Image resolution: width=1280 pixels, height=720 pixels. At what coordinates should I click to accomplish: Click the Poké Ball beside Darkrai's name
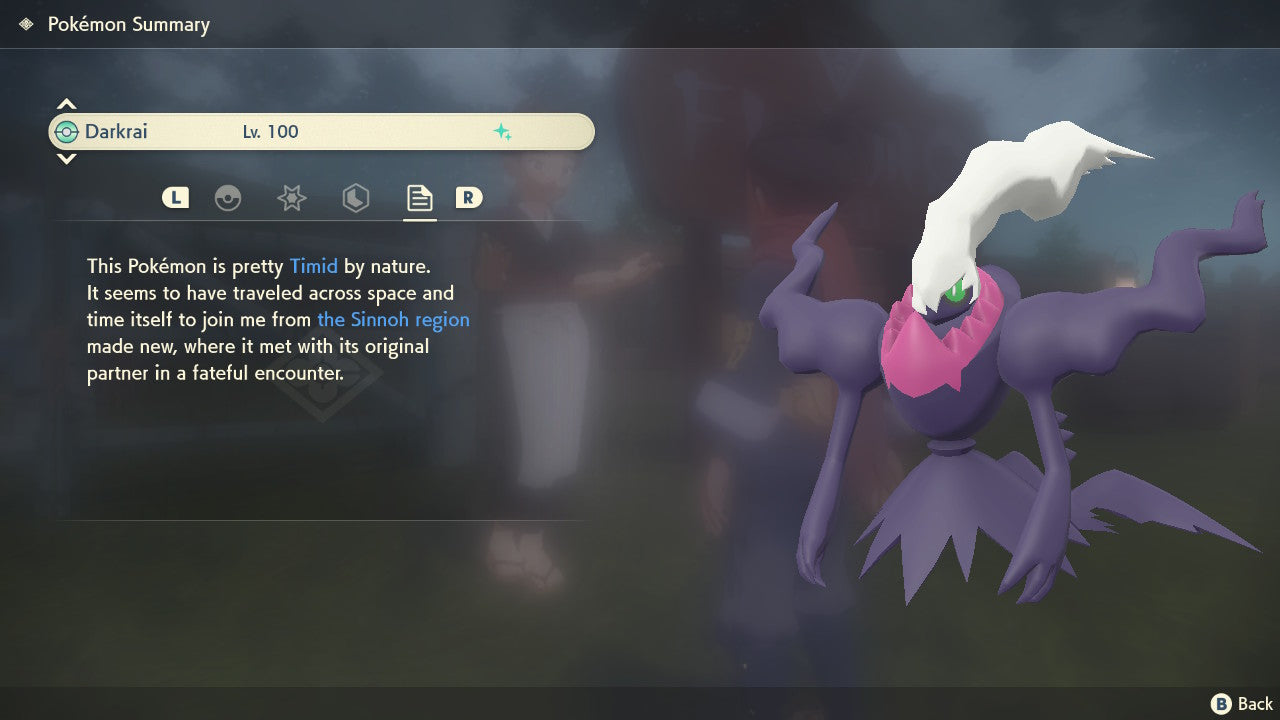pos(68,130)
